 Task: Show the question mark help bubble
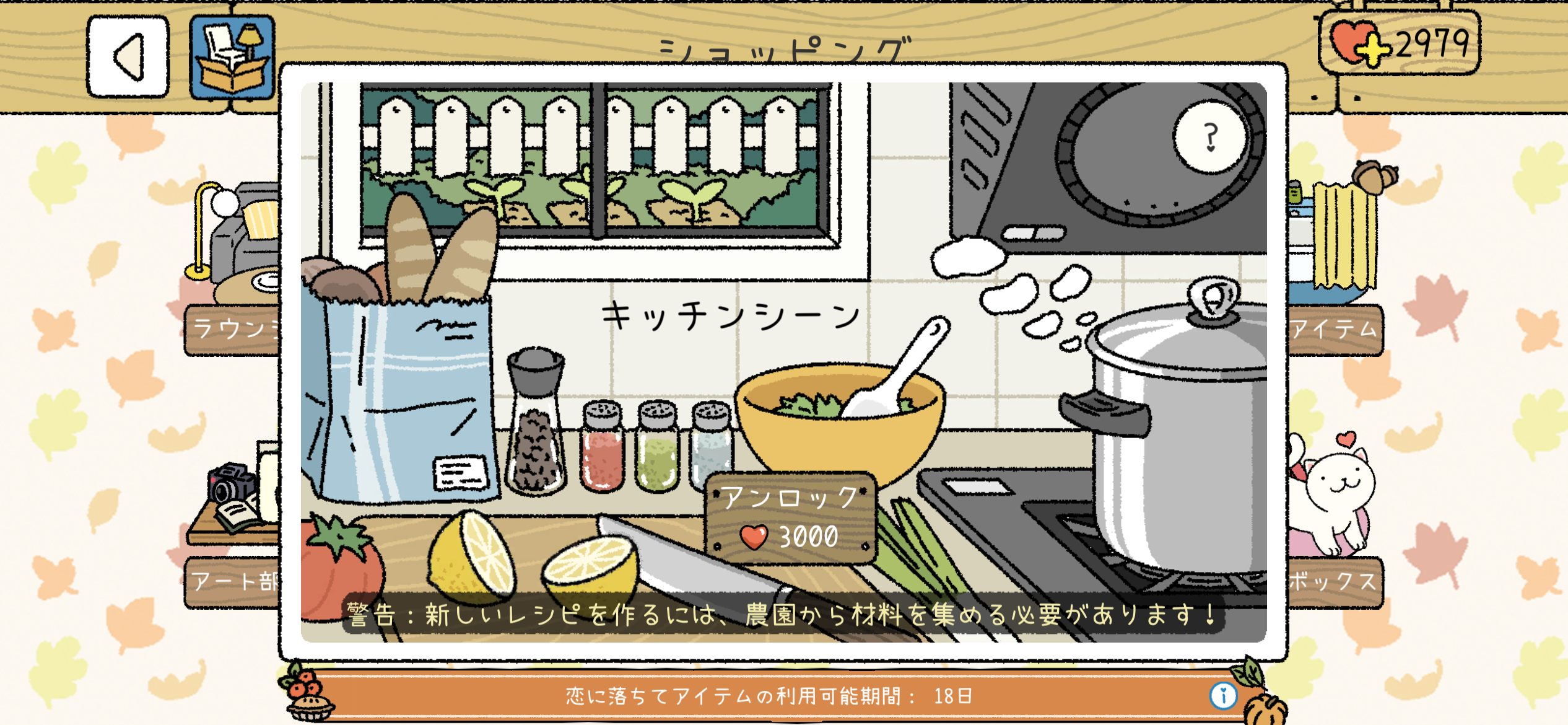1210,138
